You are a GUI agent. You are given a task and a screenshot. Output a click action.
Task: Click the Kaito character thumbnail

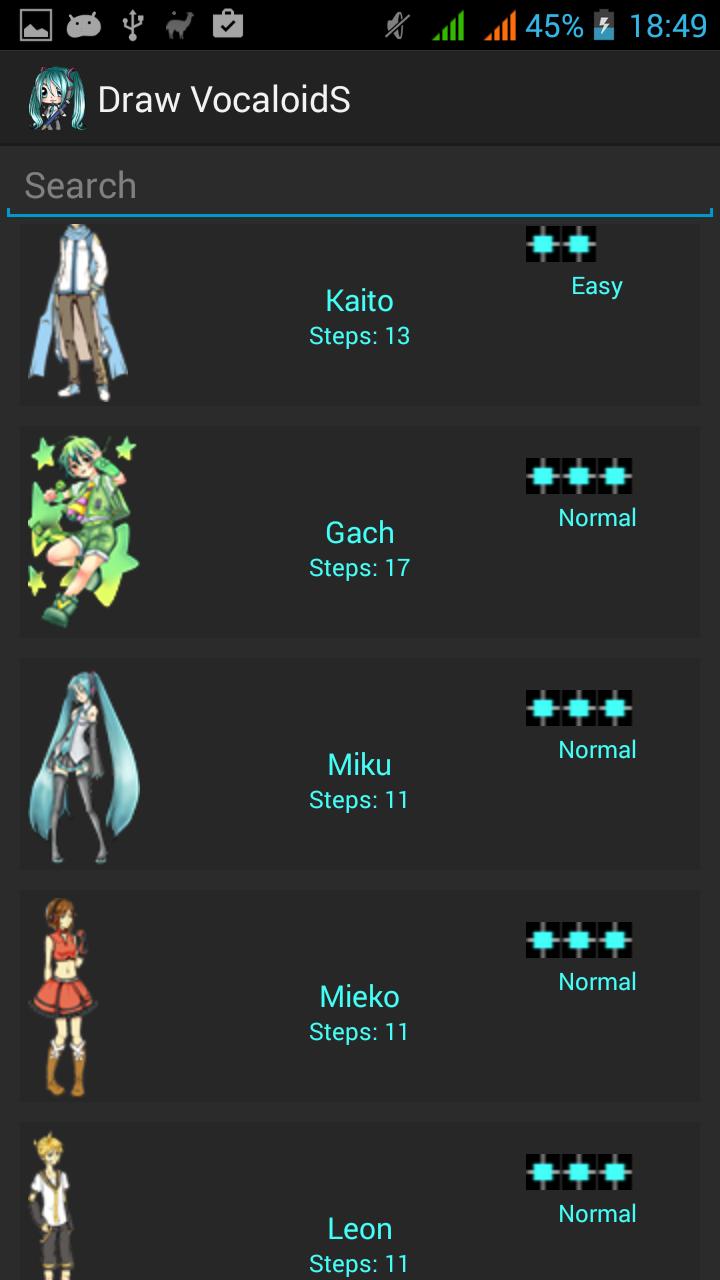(78, 313)
